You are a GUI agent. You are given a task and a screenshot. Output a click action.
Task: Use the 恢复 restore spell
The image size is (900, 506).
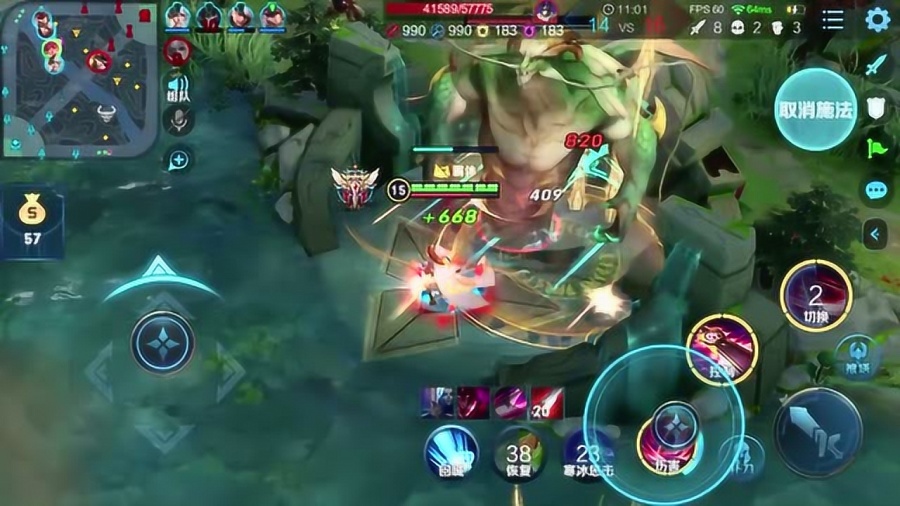pyautogui.click(x=518, y=454)
